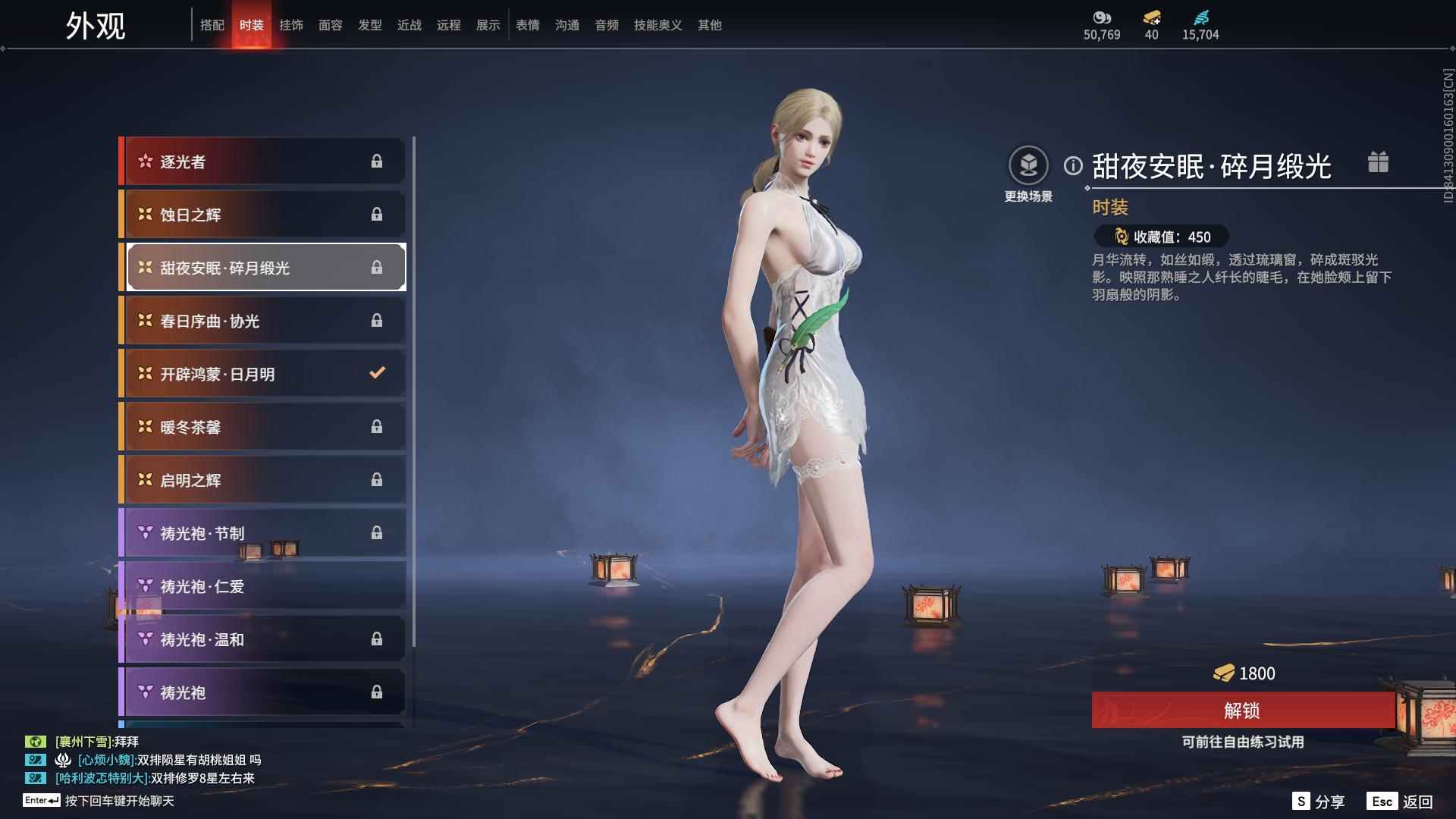This screenshot has width=1456, height=819.
Task: Click the lock icon on 逐光者
Action: click(x=378, y=161)
